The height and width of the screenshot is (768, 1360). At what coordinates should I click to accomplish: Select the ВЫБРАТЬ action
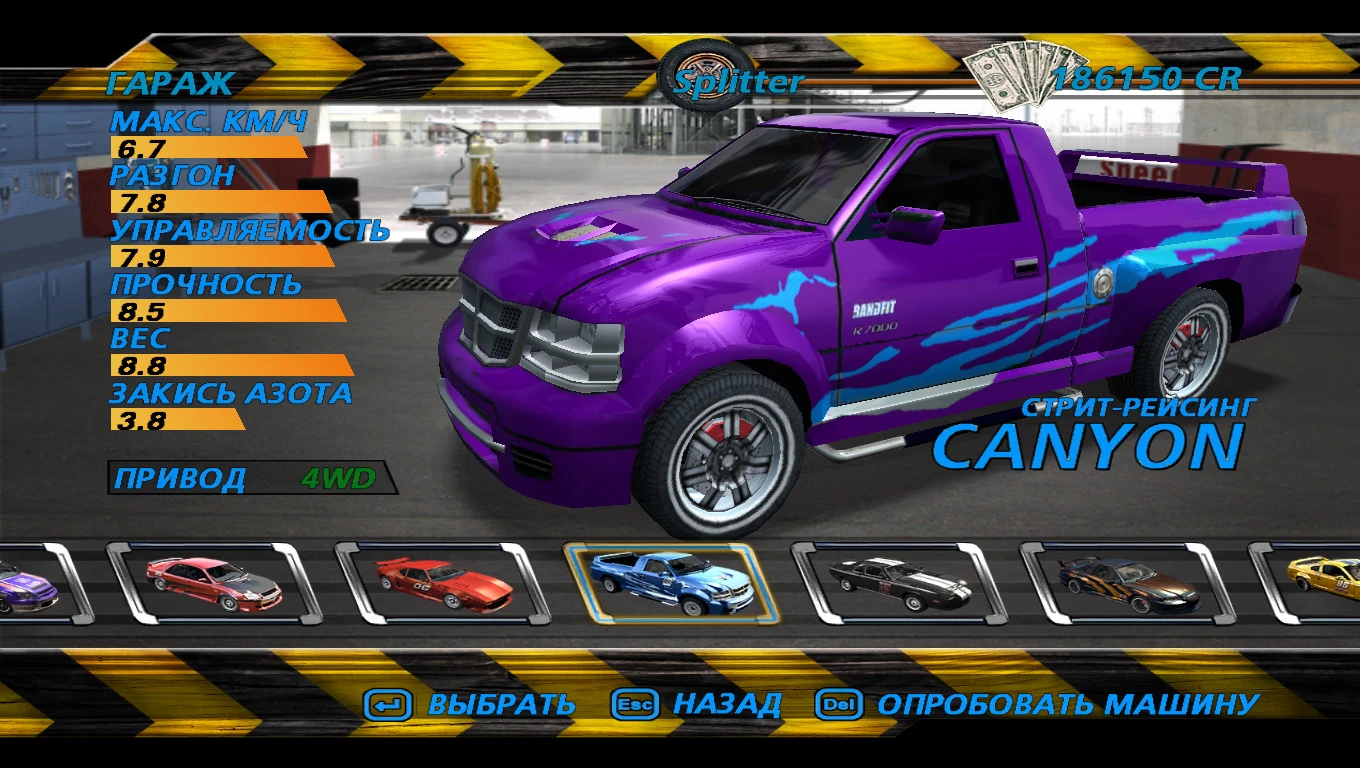(x=498, y=704)
